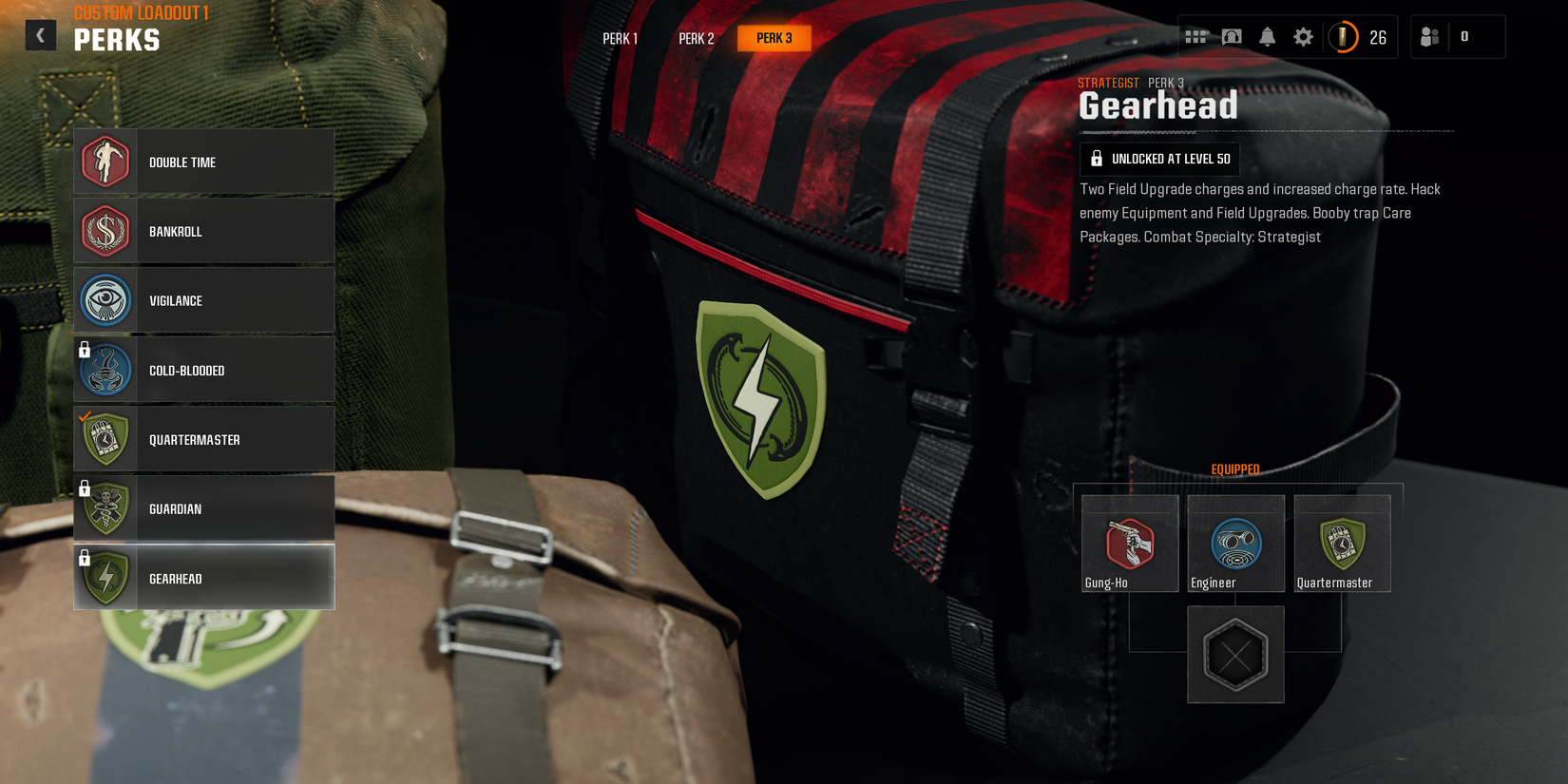Click the Bankroll perk icon
Screen dimensions: 1568x784
click(105, 231)
